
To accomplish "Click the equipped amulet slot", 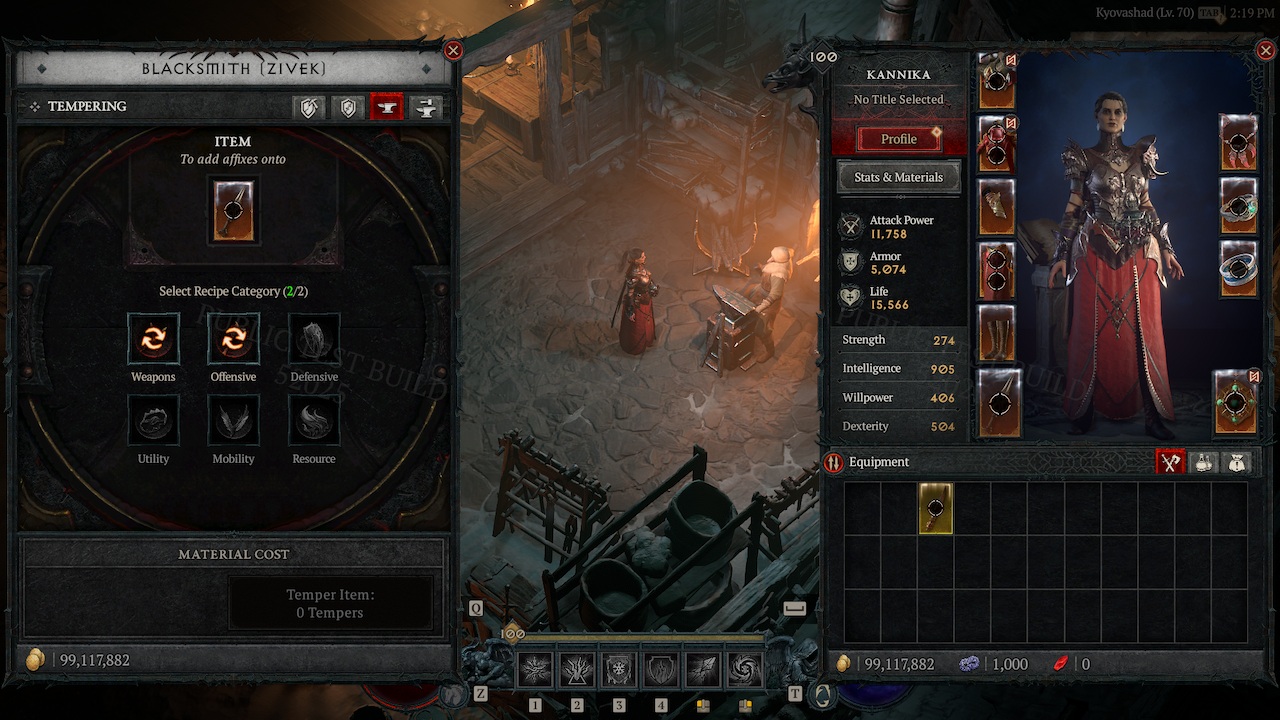I will coord(1238,144).
